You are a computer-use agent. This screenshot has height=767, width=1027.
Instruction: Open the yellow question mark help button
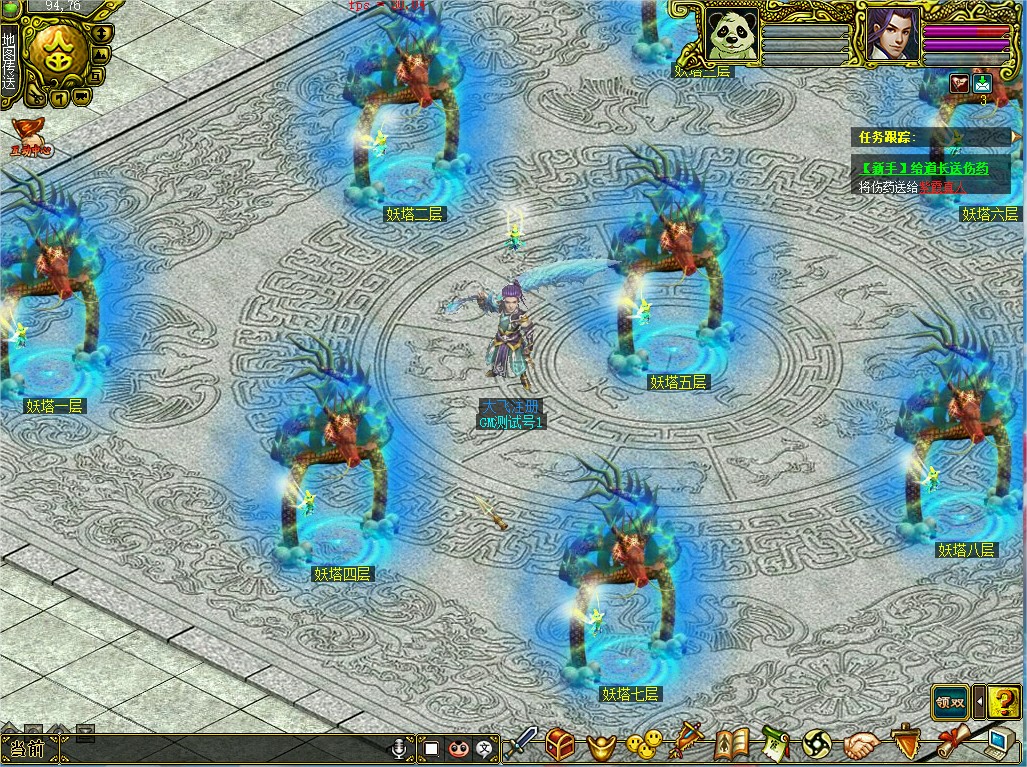pos(1003,702)
